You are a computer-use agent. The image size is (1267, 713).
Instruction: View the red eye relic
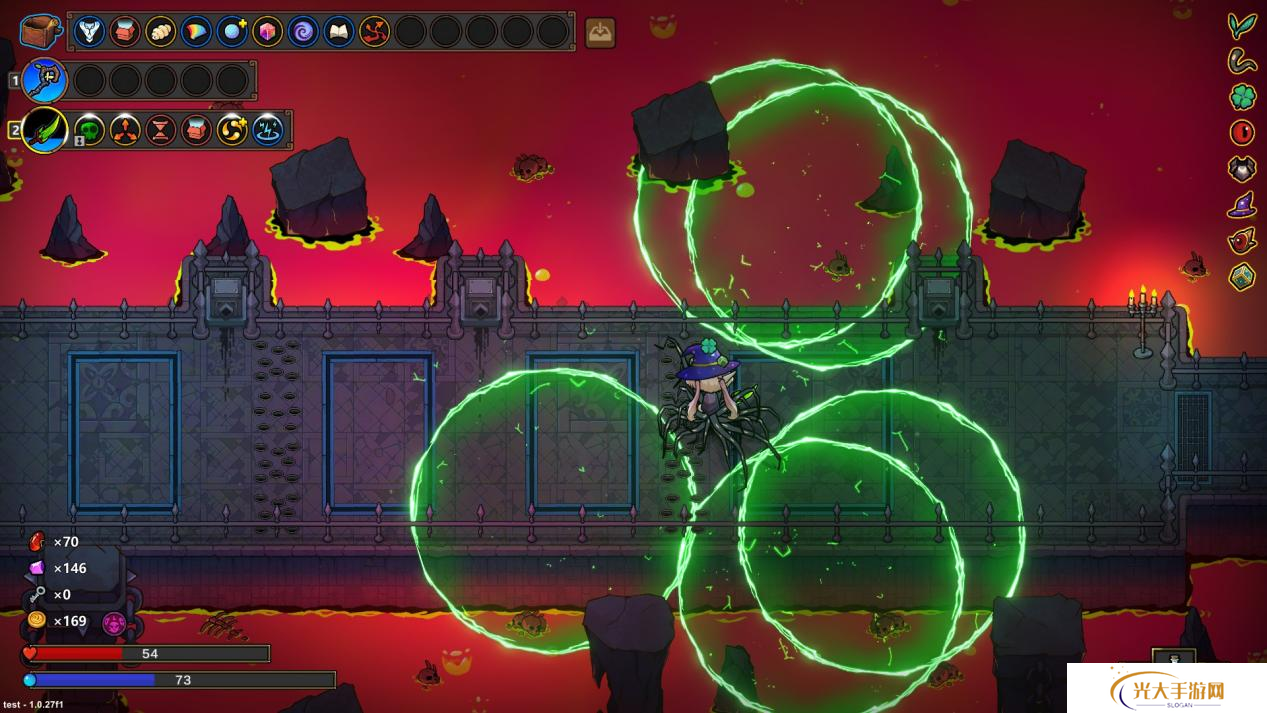pyautogui.click(x=1242, y=132)
